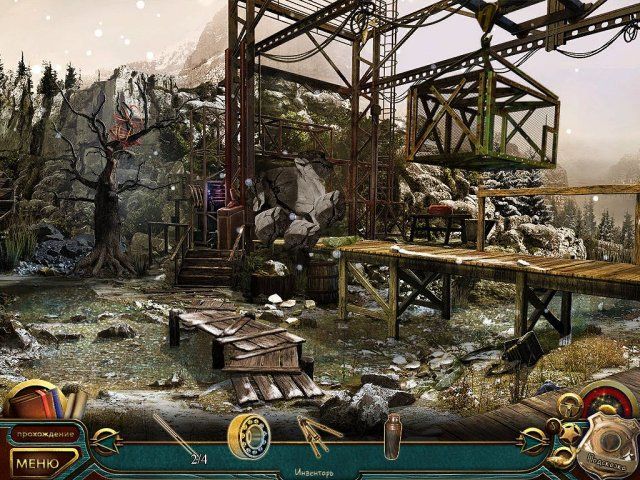Open the МЕНЮ game menu

tap(38, 464)
